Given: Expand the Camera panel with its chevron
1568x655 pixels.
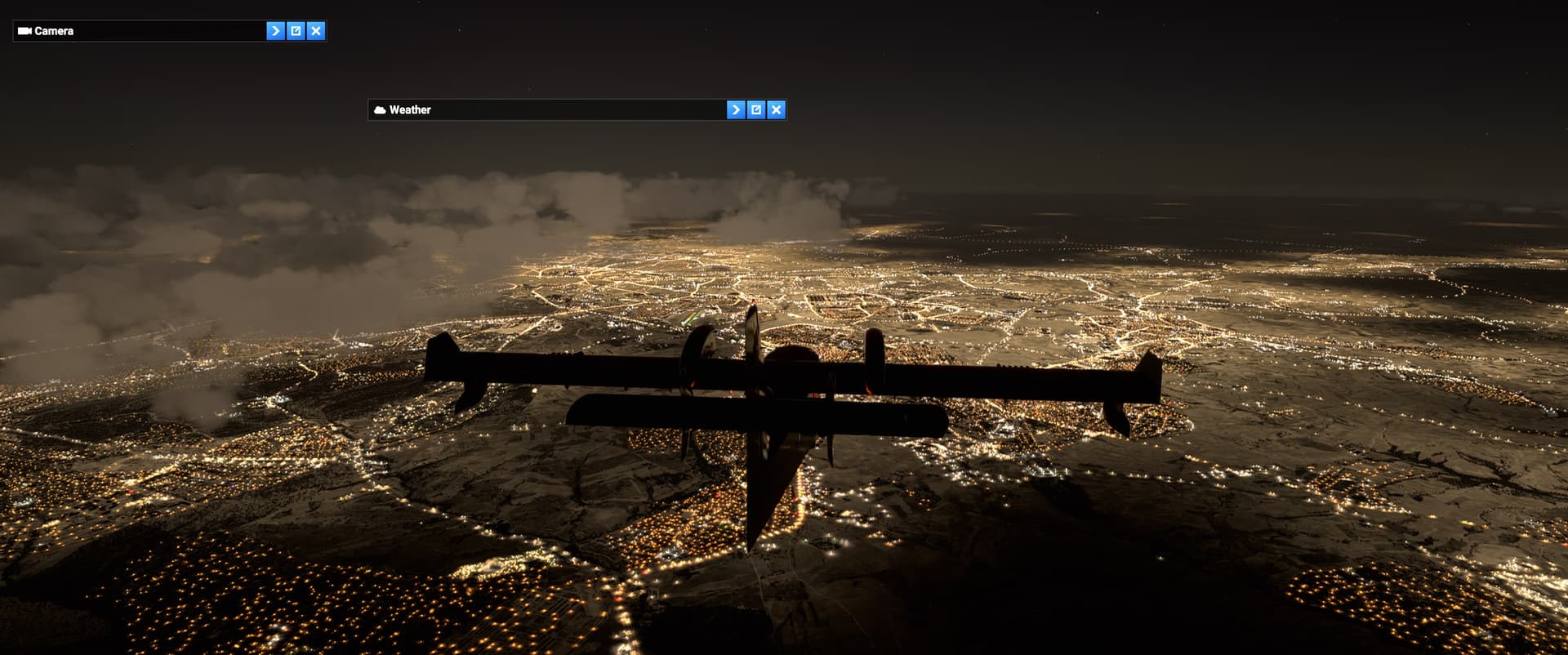Looking at the screenshot, I should point(274,31).
